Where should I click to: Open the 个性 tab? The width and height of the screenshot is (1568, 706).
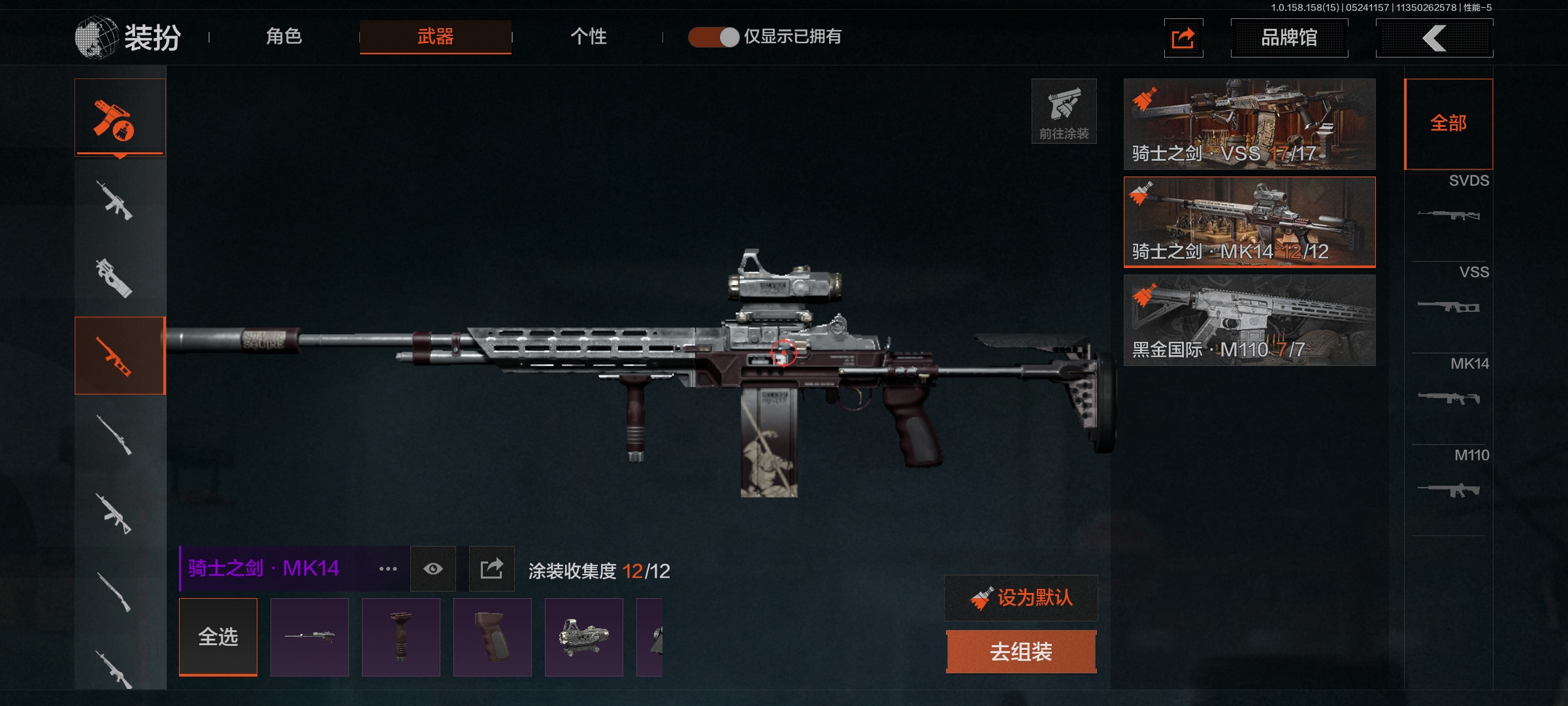point(588,37)
